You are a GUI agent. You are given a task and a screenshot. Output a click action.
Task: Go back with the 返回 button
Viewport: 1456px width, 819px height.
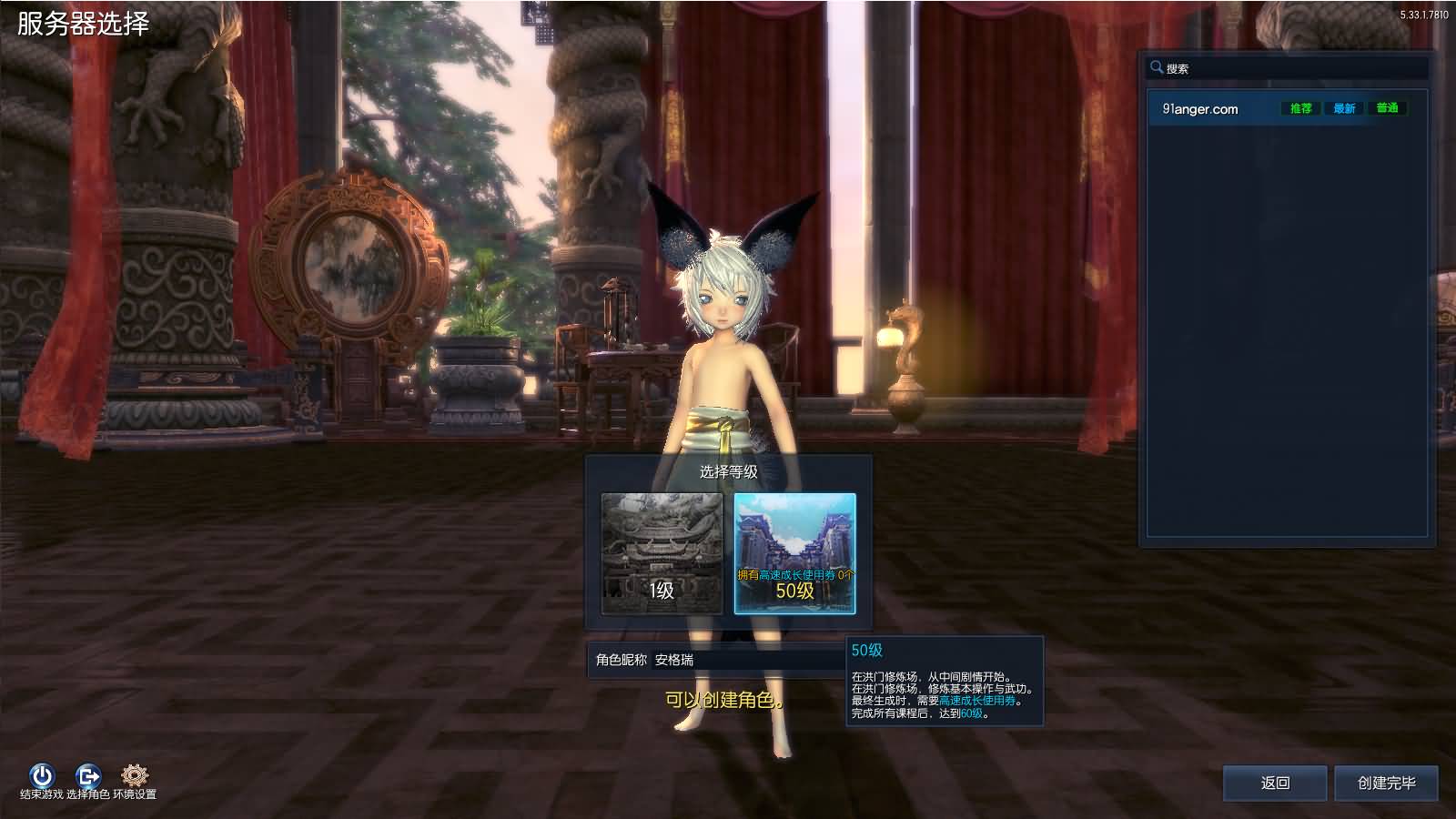1275,783
